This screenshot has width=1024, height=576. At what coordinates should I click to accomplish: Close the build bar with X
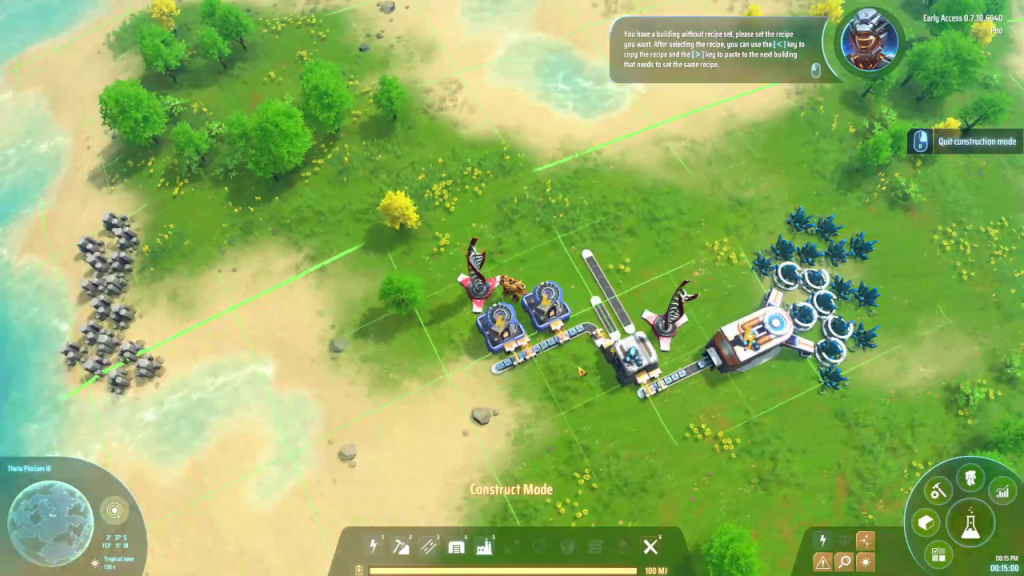coord(650,546)
